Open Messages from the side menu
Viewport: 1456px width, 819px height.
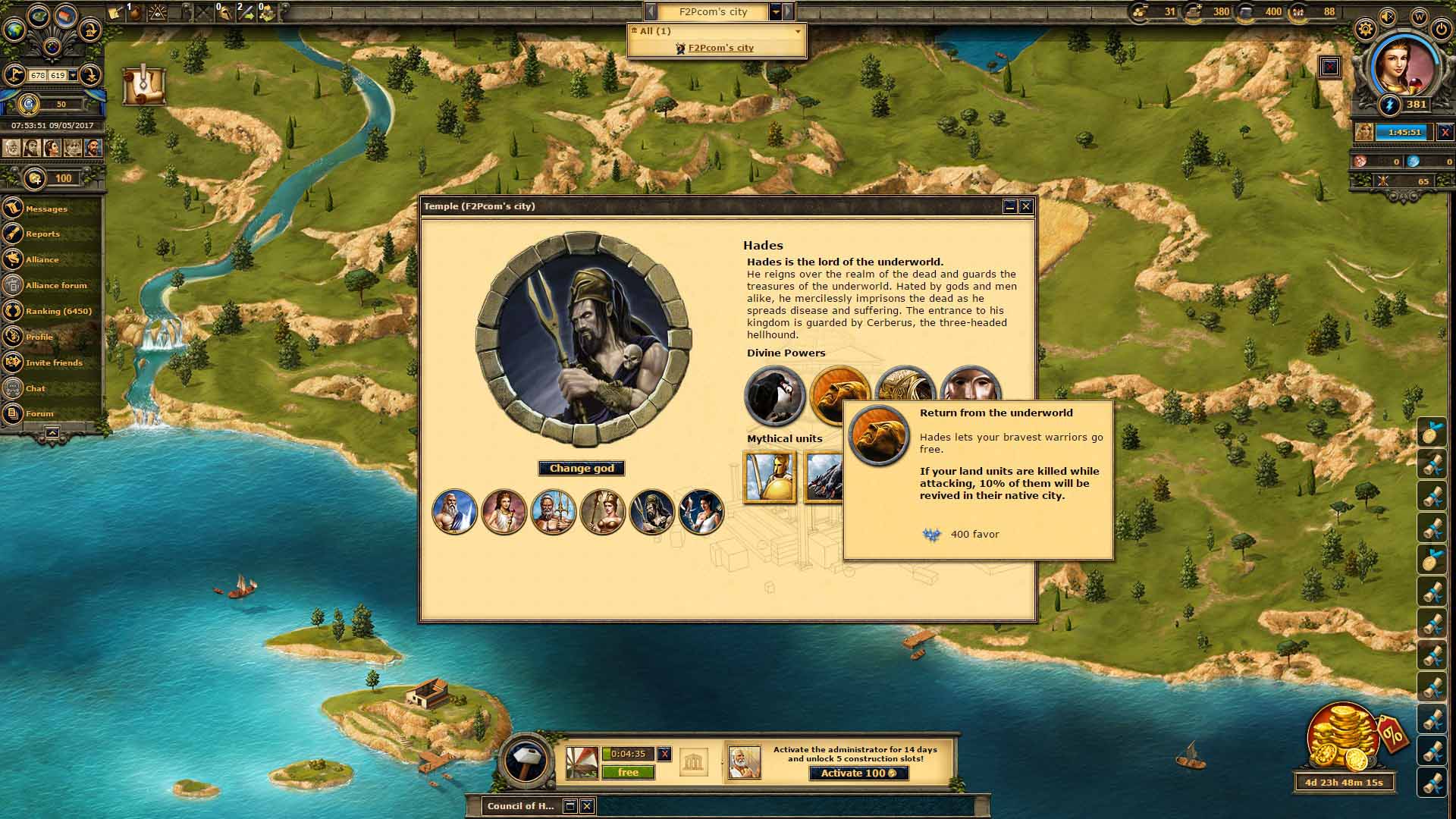[x=46, y=209]
